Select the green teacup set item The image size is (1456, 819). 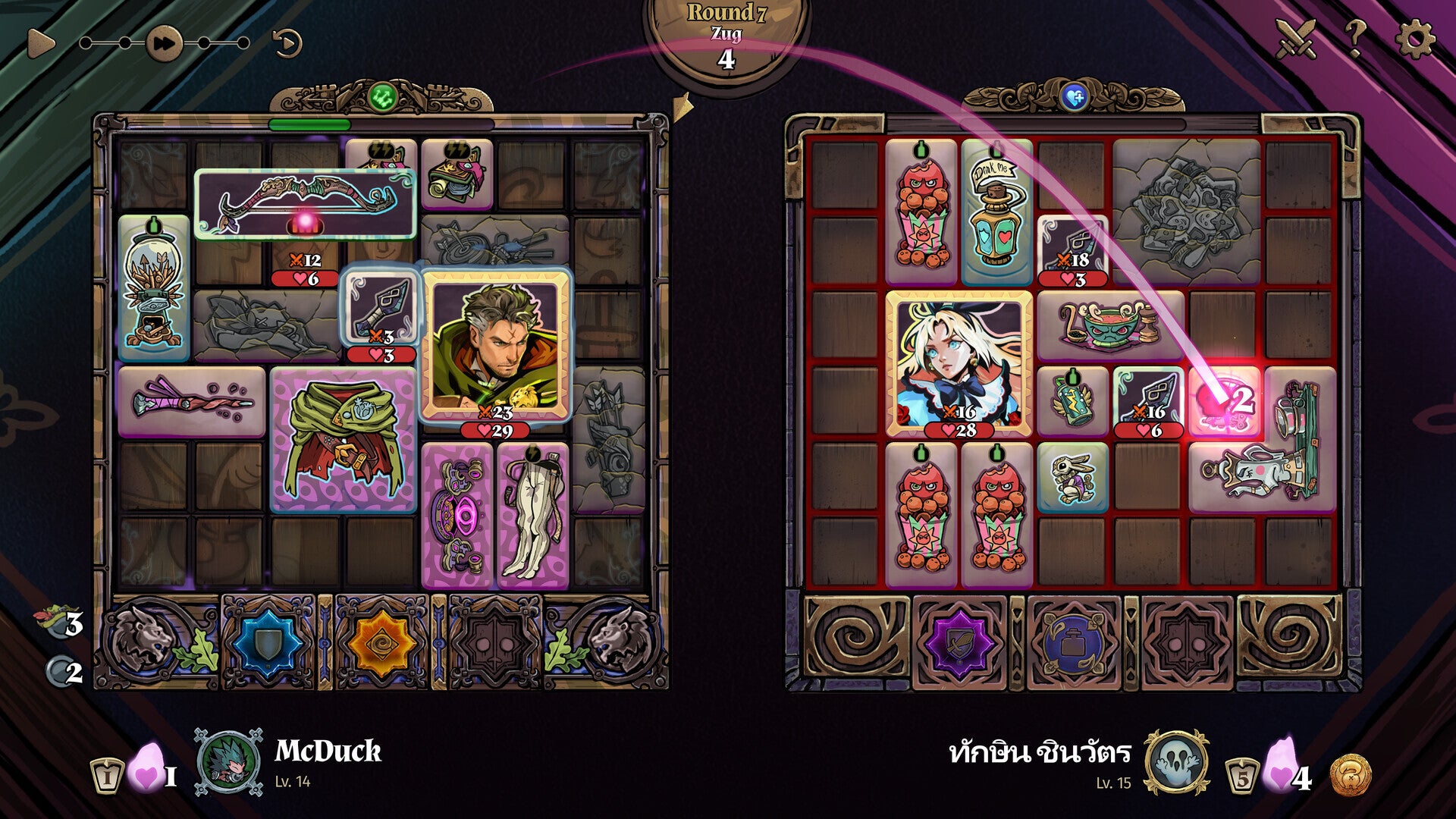[1110, 326]
